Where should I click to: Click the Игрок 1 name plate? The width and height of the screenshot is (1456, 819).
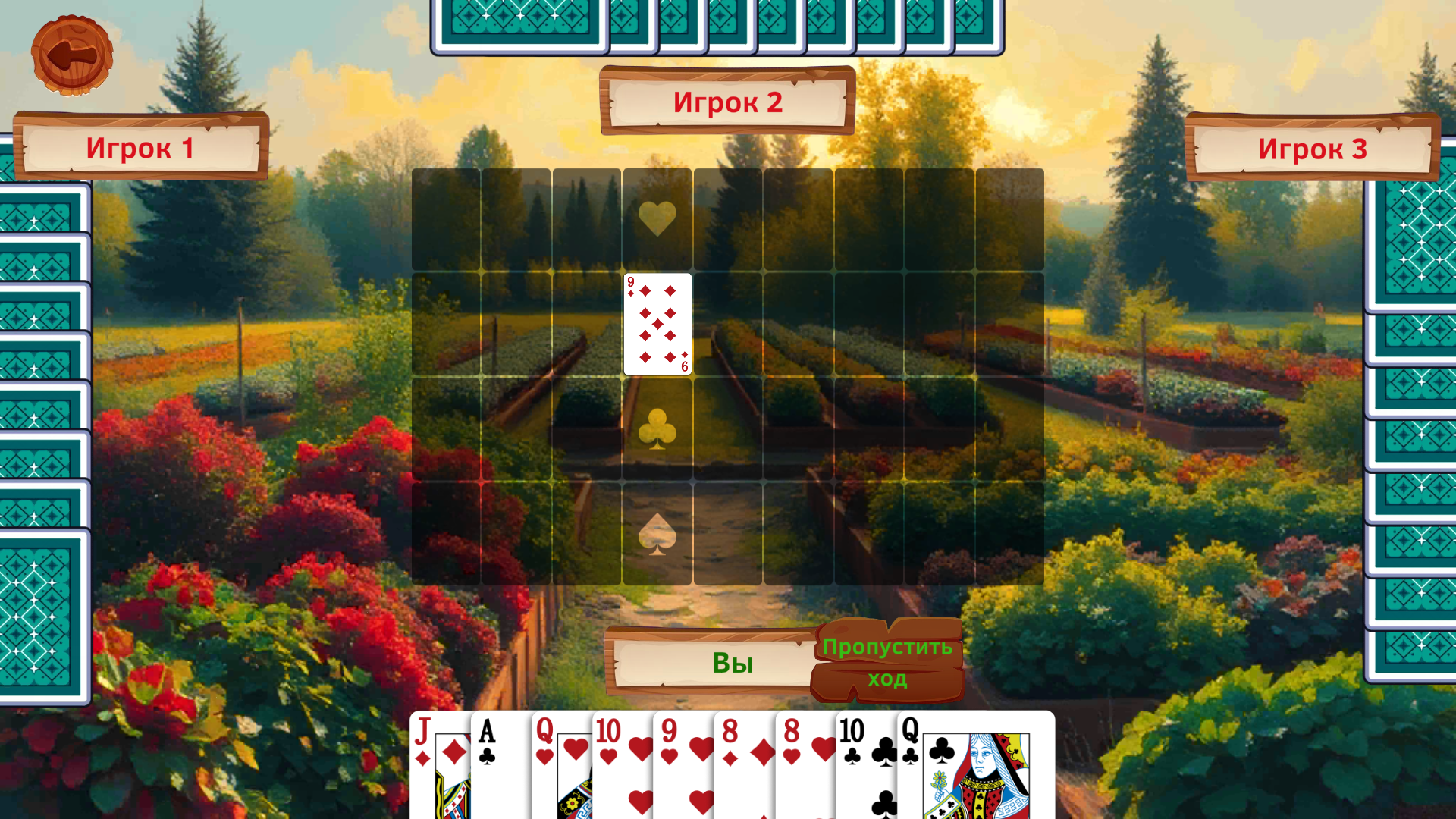pos(140,149)
